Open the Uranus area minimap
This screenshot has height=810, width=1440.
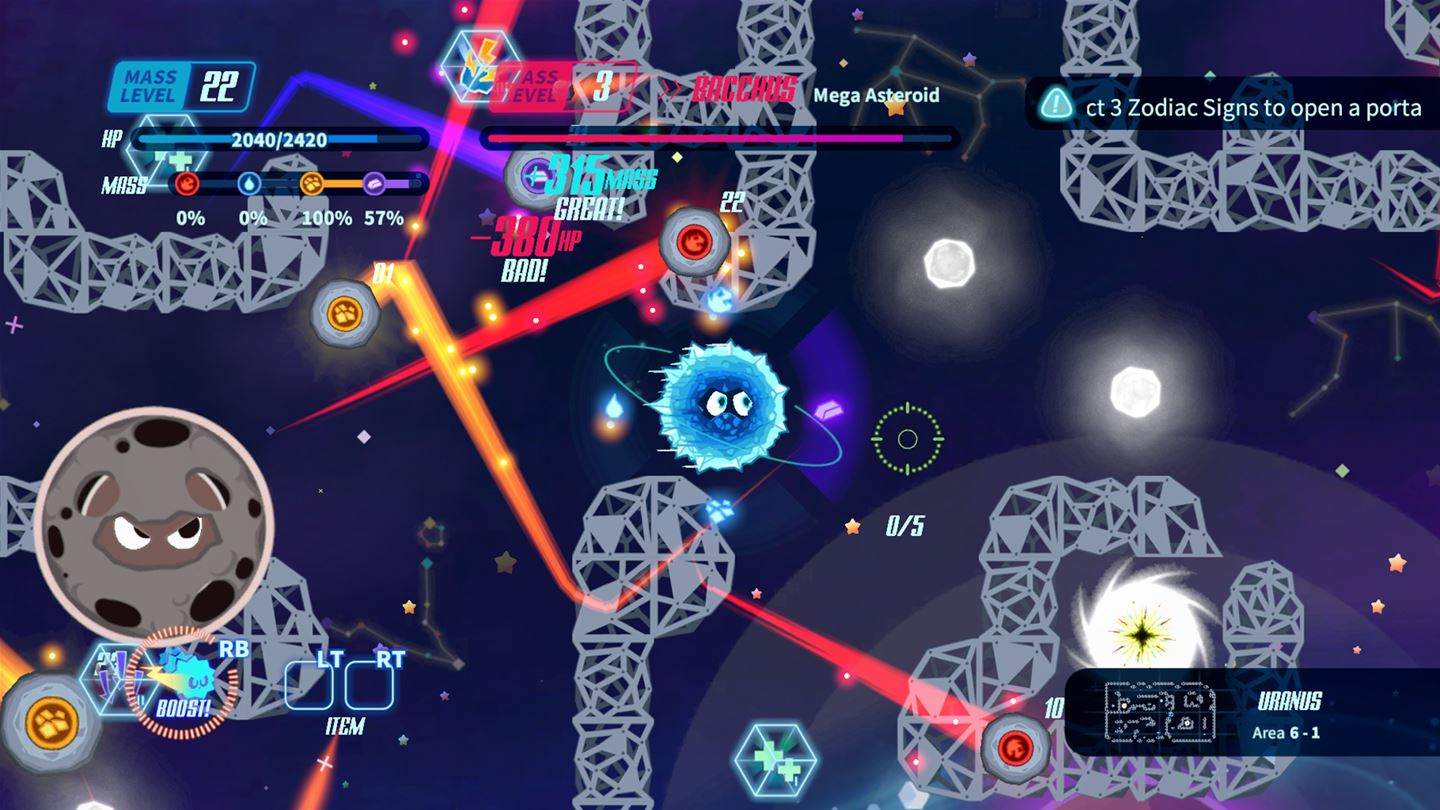coord(1159,712)
